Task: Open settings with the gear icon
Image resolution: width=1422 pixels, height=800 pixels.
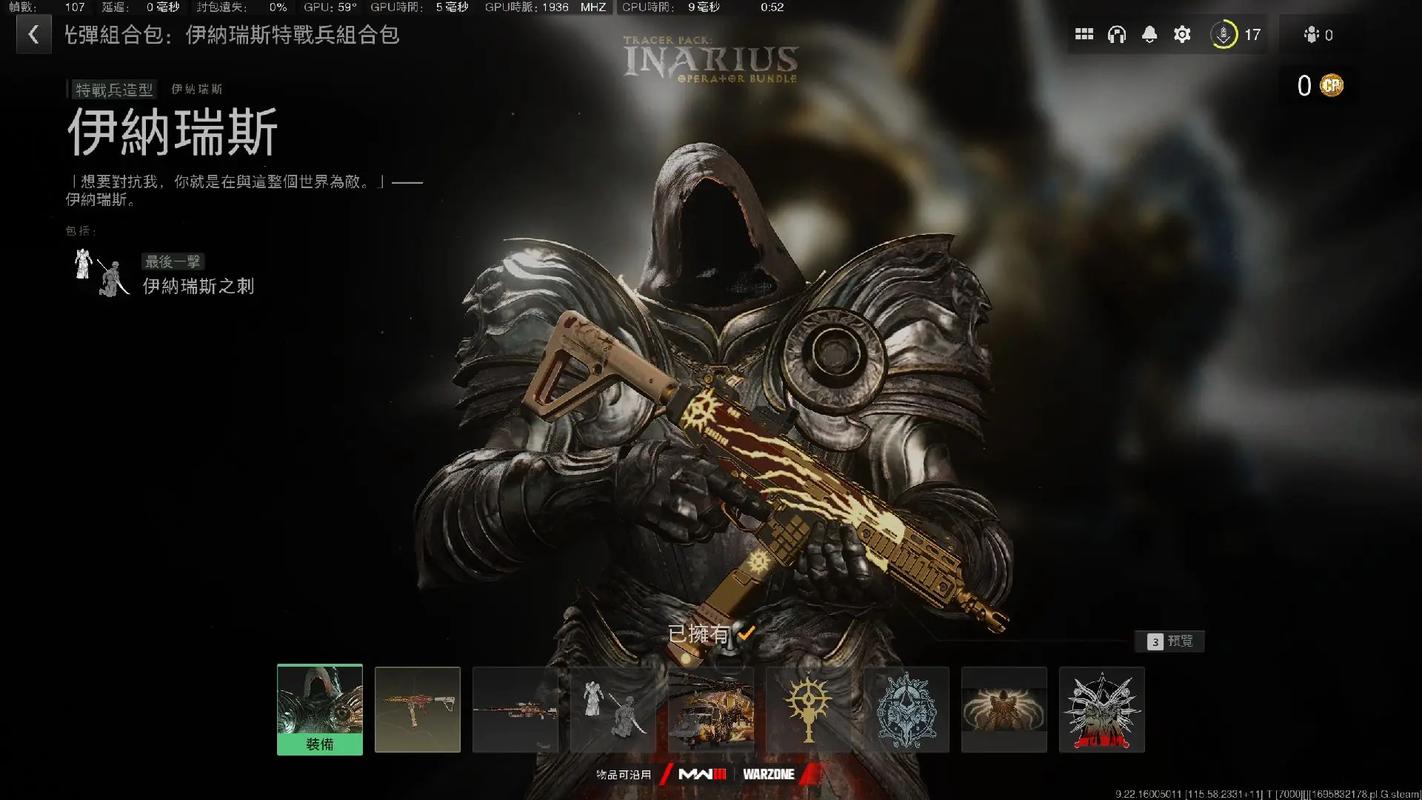Action: 1182,35
